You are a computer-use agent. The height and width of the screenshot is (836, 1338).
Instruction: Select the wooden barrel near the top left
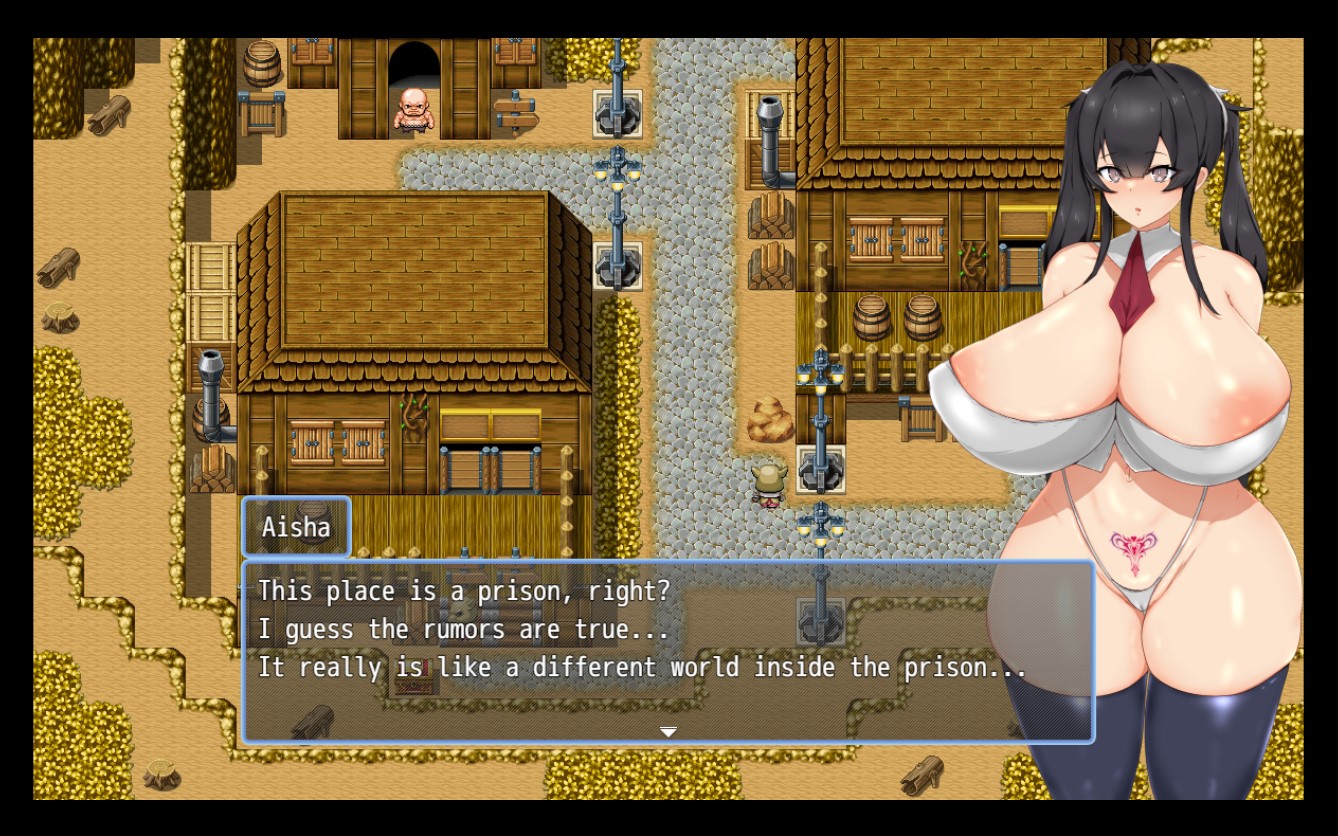pos(262,65)
